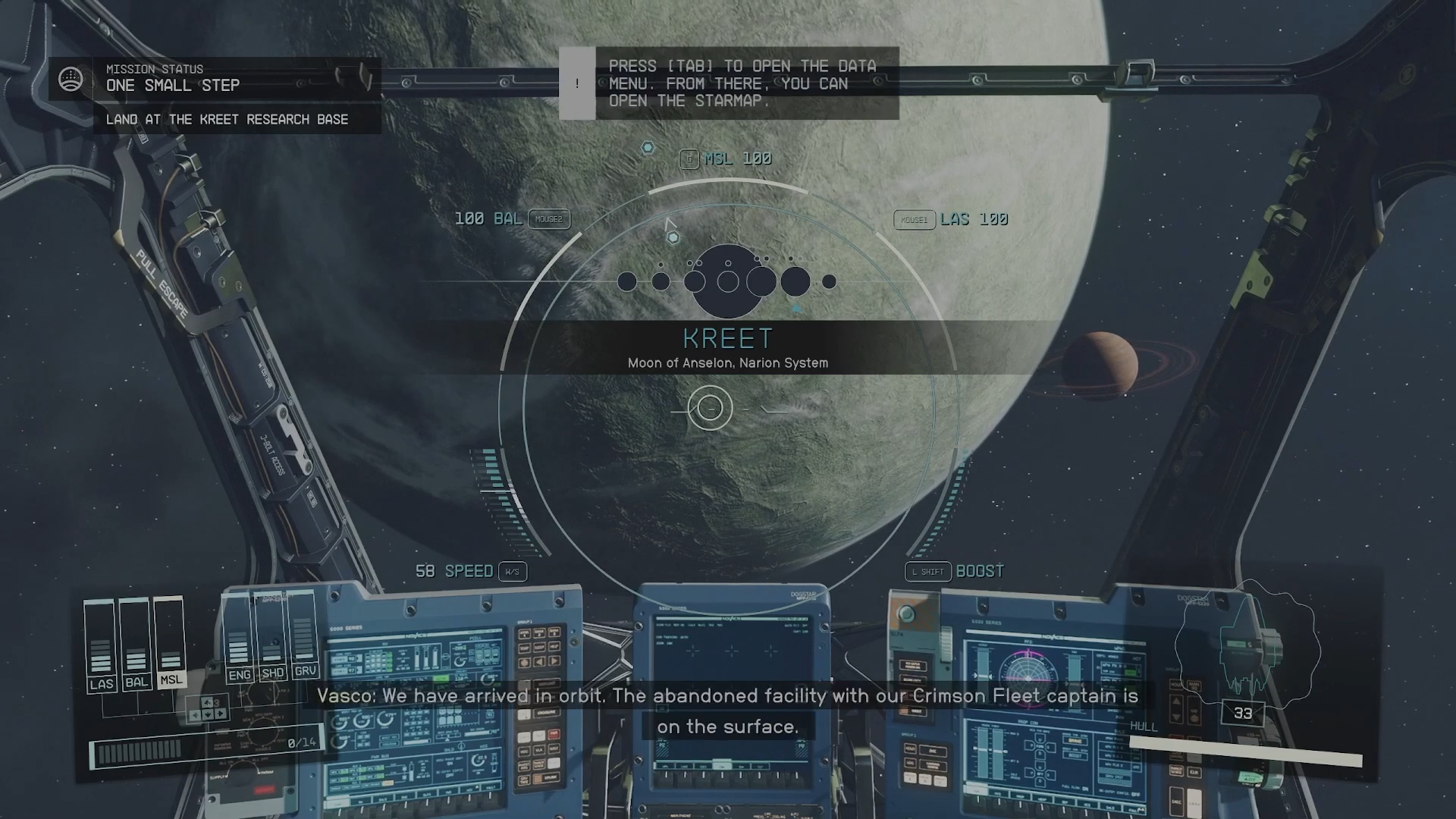Select the LAS power allocation column
The height and width of the screenshot is (819, 1456).
(101, 645)
